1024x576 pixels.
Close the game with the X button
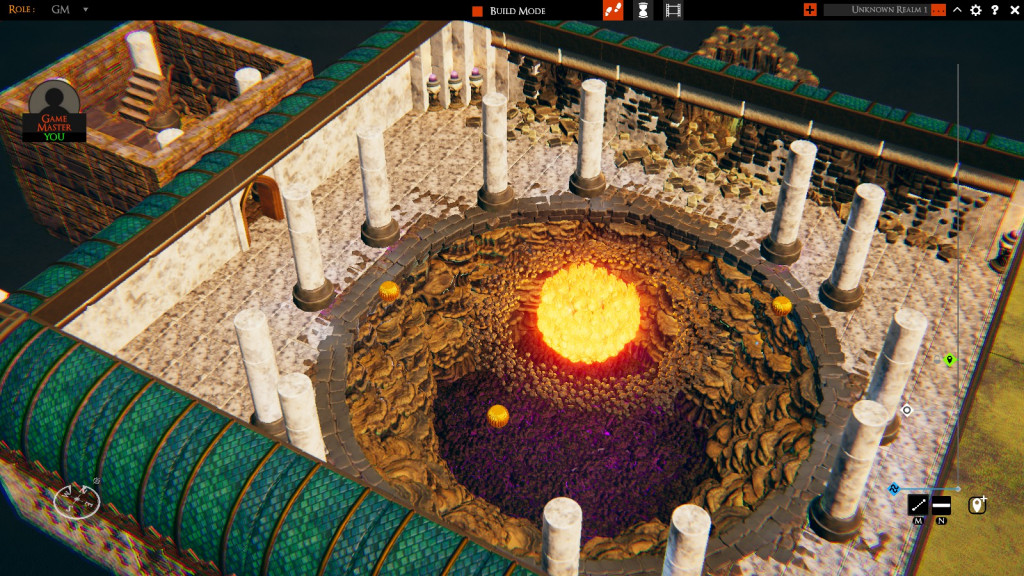1013,10
